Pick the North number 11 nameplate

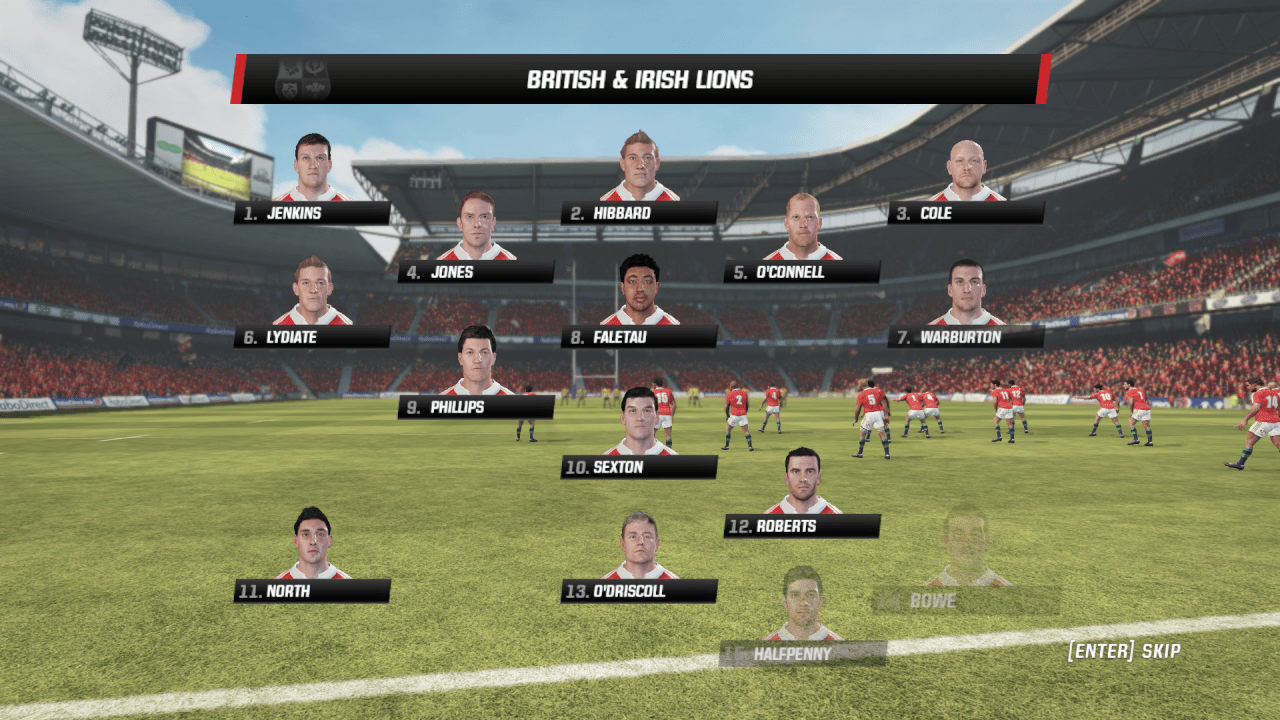(x=312, y=591)
